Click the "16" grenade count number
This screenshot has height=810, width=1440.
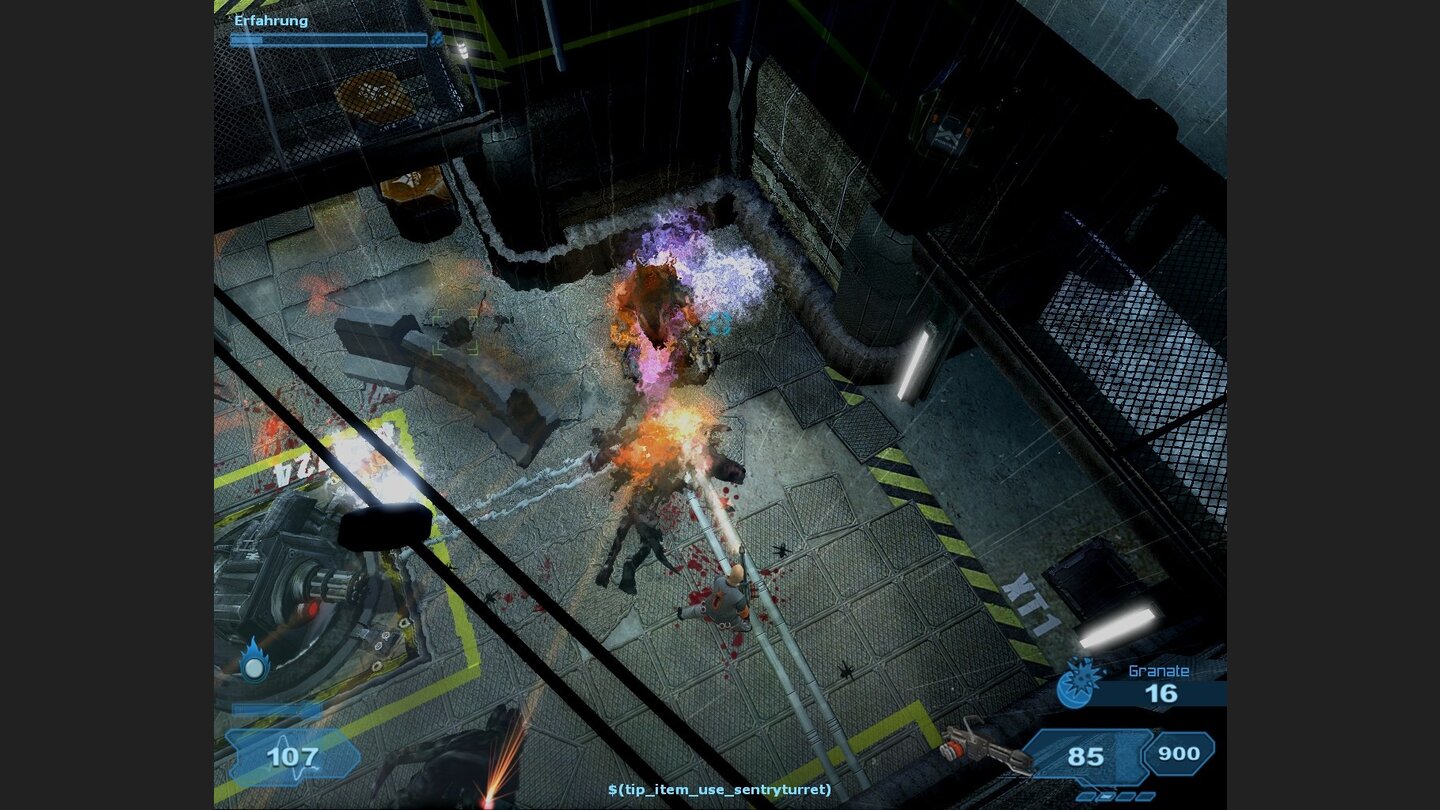click(x=1160, y=691)
